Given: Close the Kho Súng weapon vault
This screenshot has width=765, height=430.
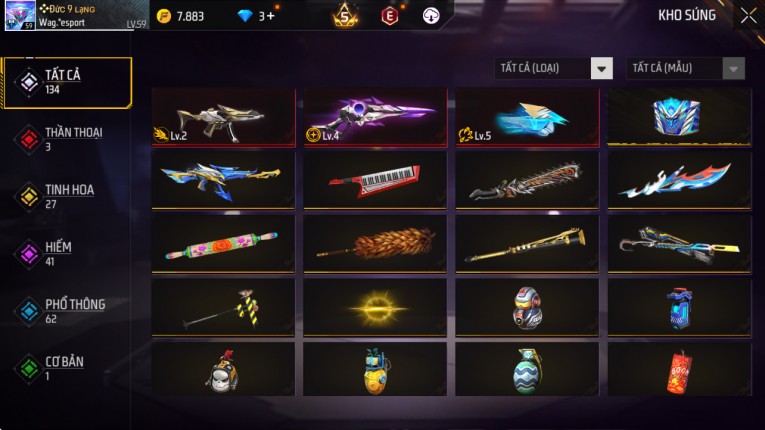Looking at the screenshot, I should 748,16.
